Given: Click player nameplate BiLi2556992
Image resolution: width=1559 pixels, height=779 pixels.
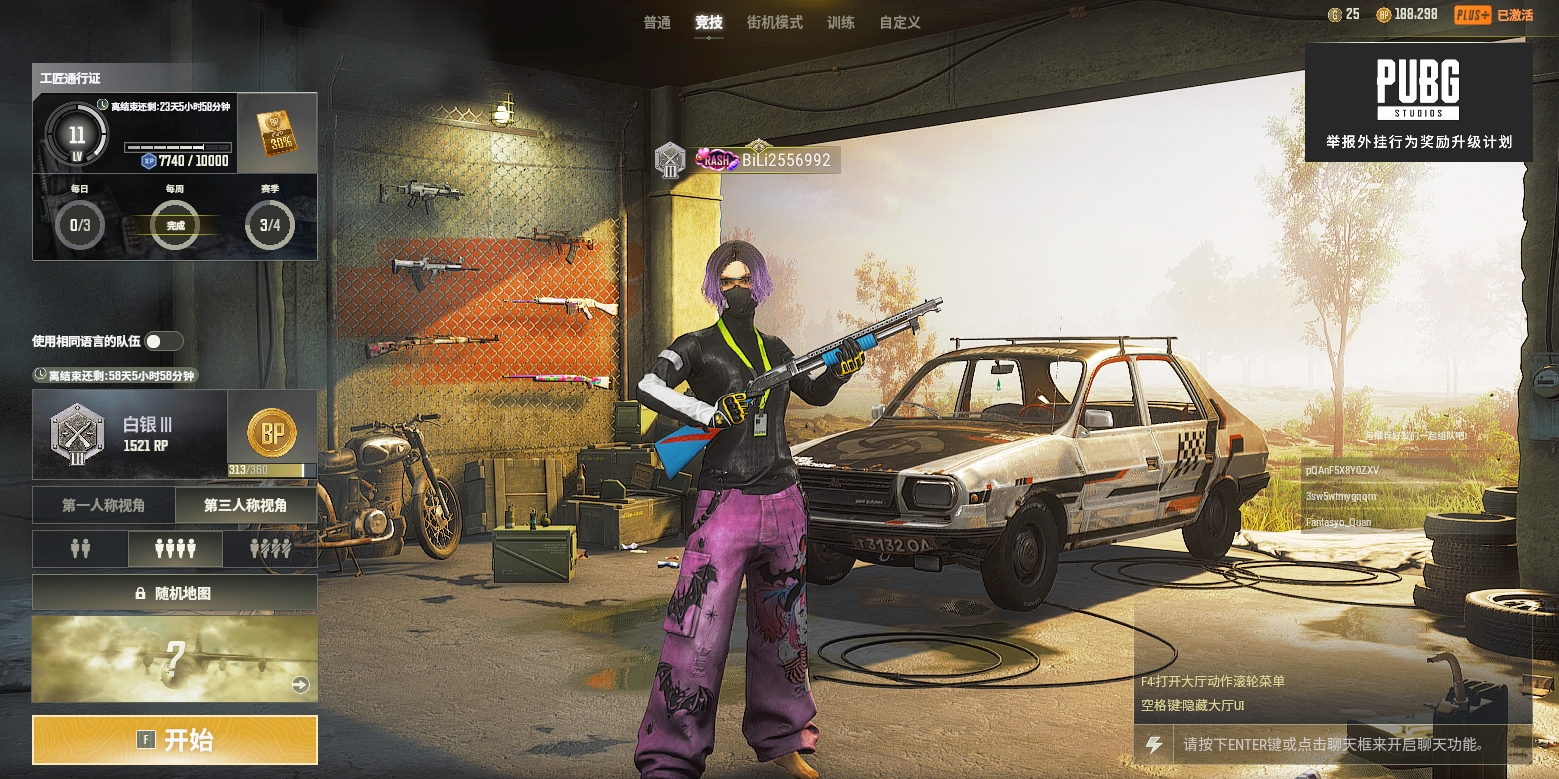Looking at the screenshot, I should click(785, 160).
